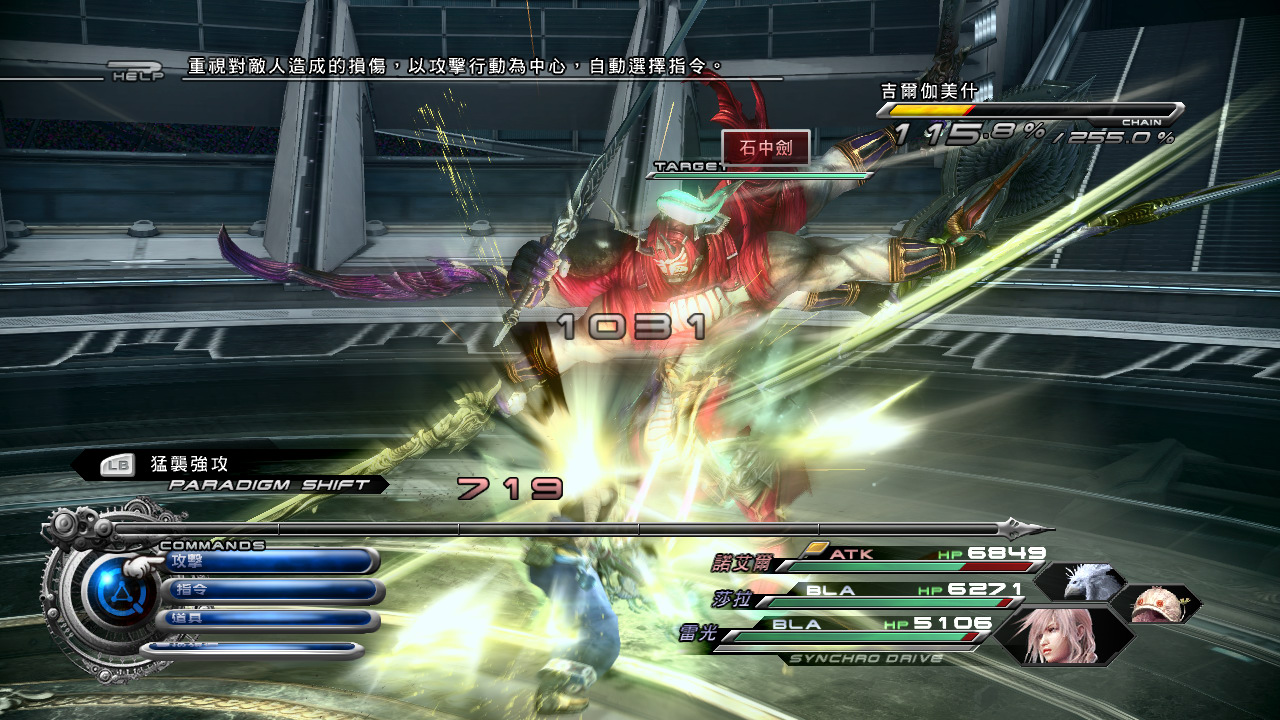Select the 石中劍 enemy target label

tap(766, 149)
